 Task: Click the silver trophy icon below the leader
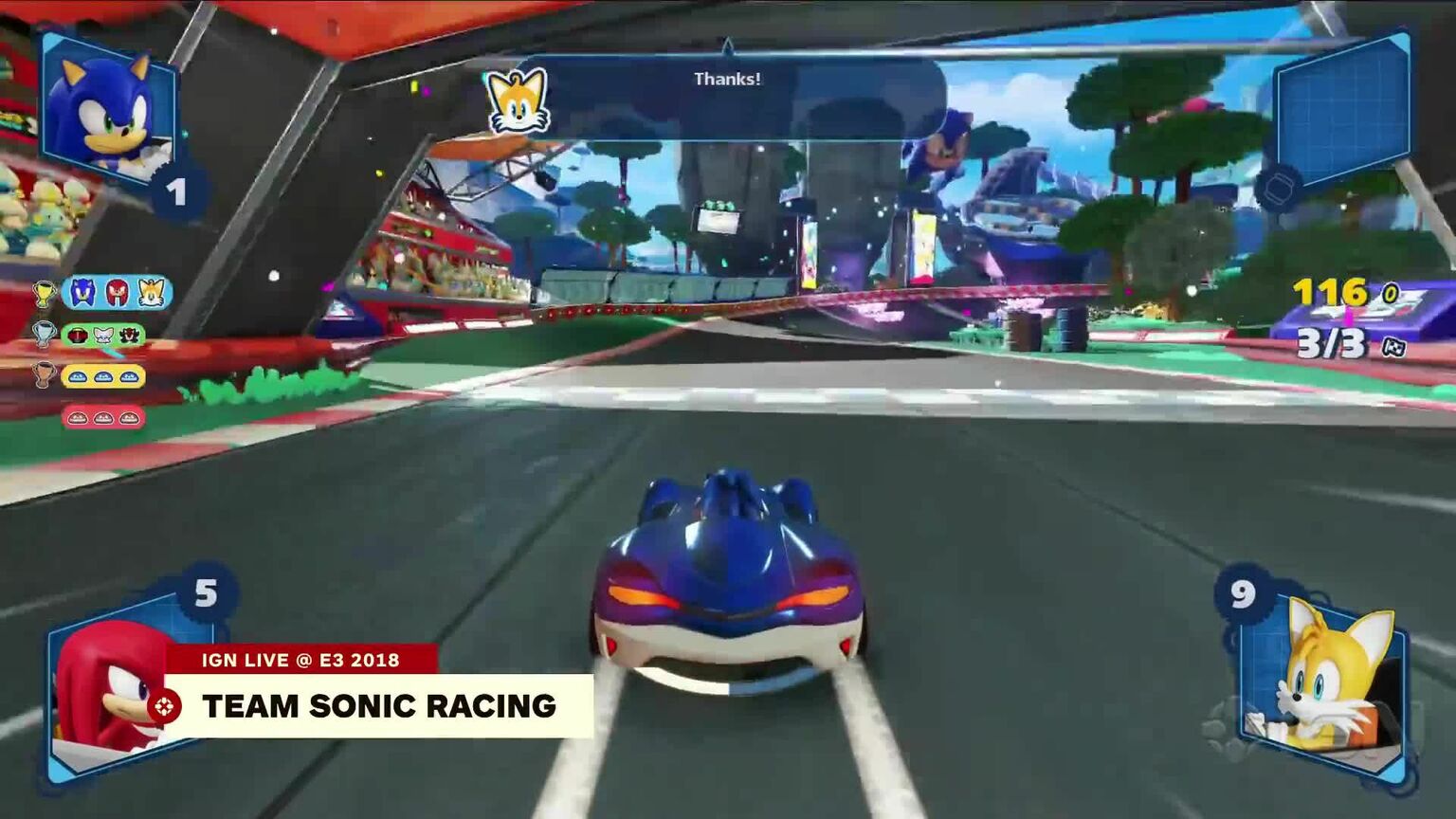tap(42, 333)
